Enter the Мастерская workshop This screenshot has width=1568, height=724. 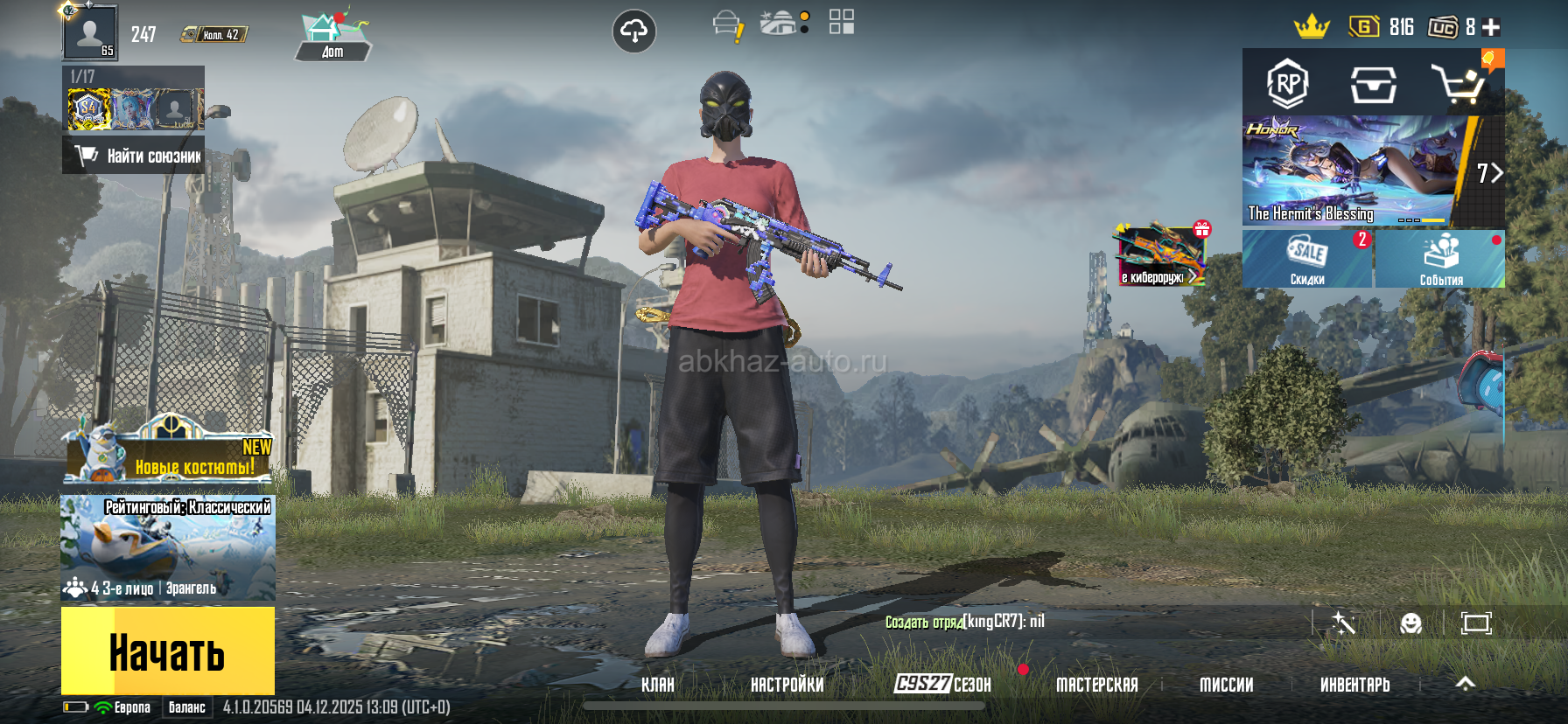click(1097, 685)
